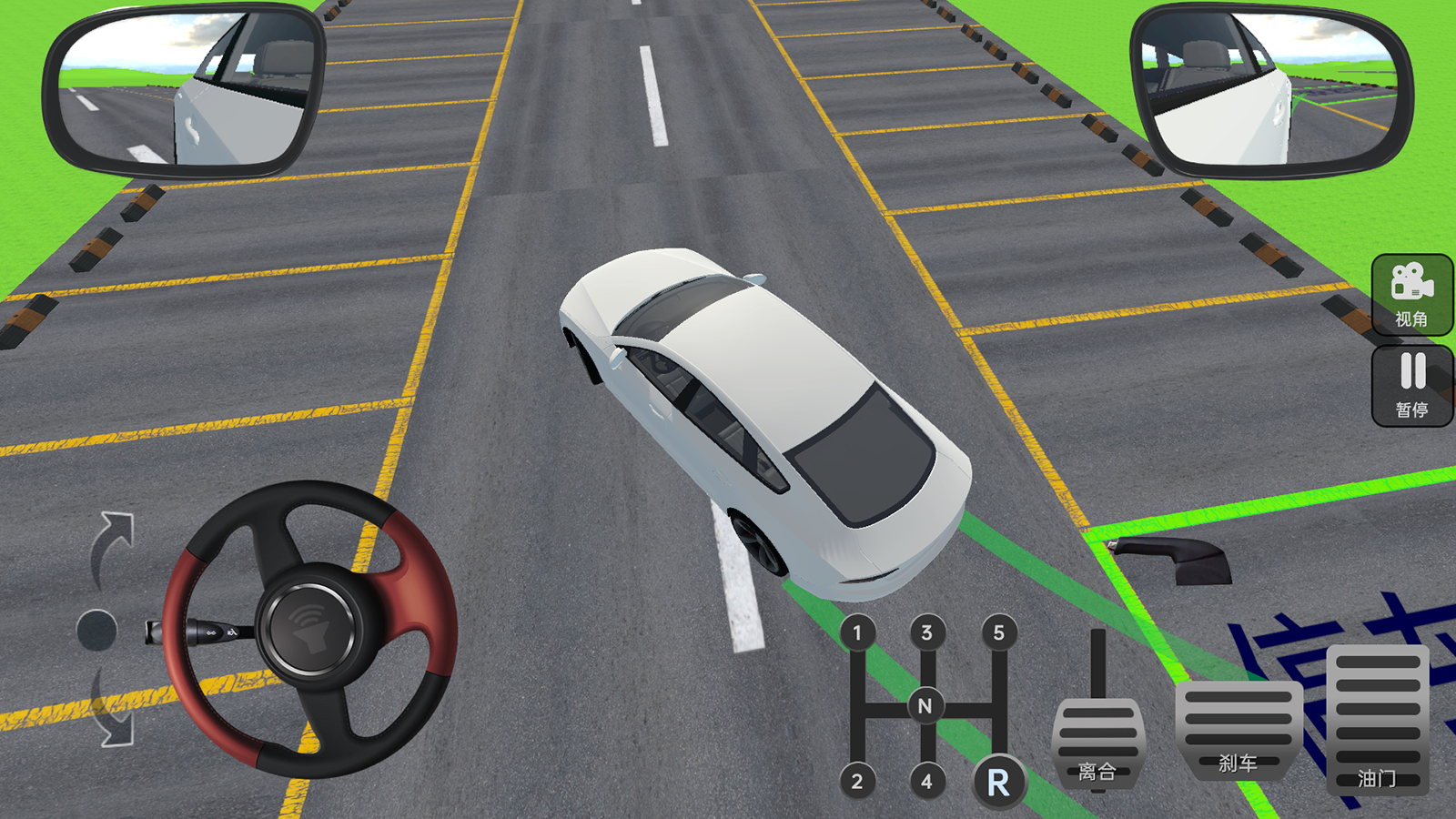Image resolution: width=1456 pixels, height=819 pixels.
Task: Switch camera with the 视角 button
Action: click(1411, 294)
